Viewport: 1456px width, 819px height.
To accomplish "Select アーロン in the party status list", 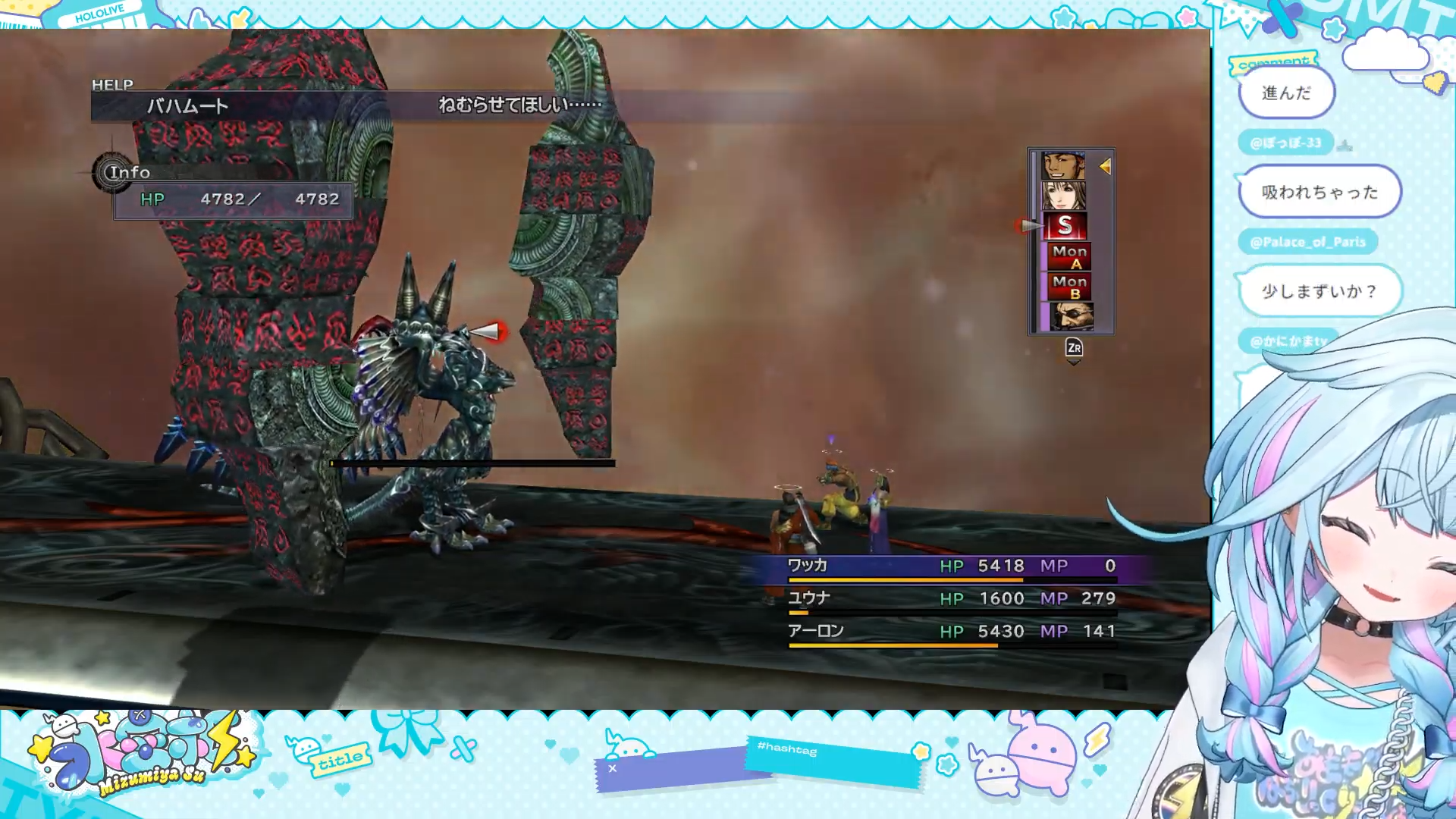I will click(x=815, y=631).
